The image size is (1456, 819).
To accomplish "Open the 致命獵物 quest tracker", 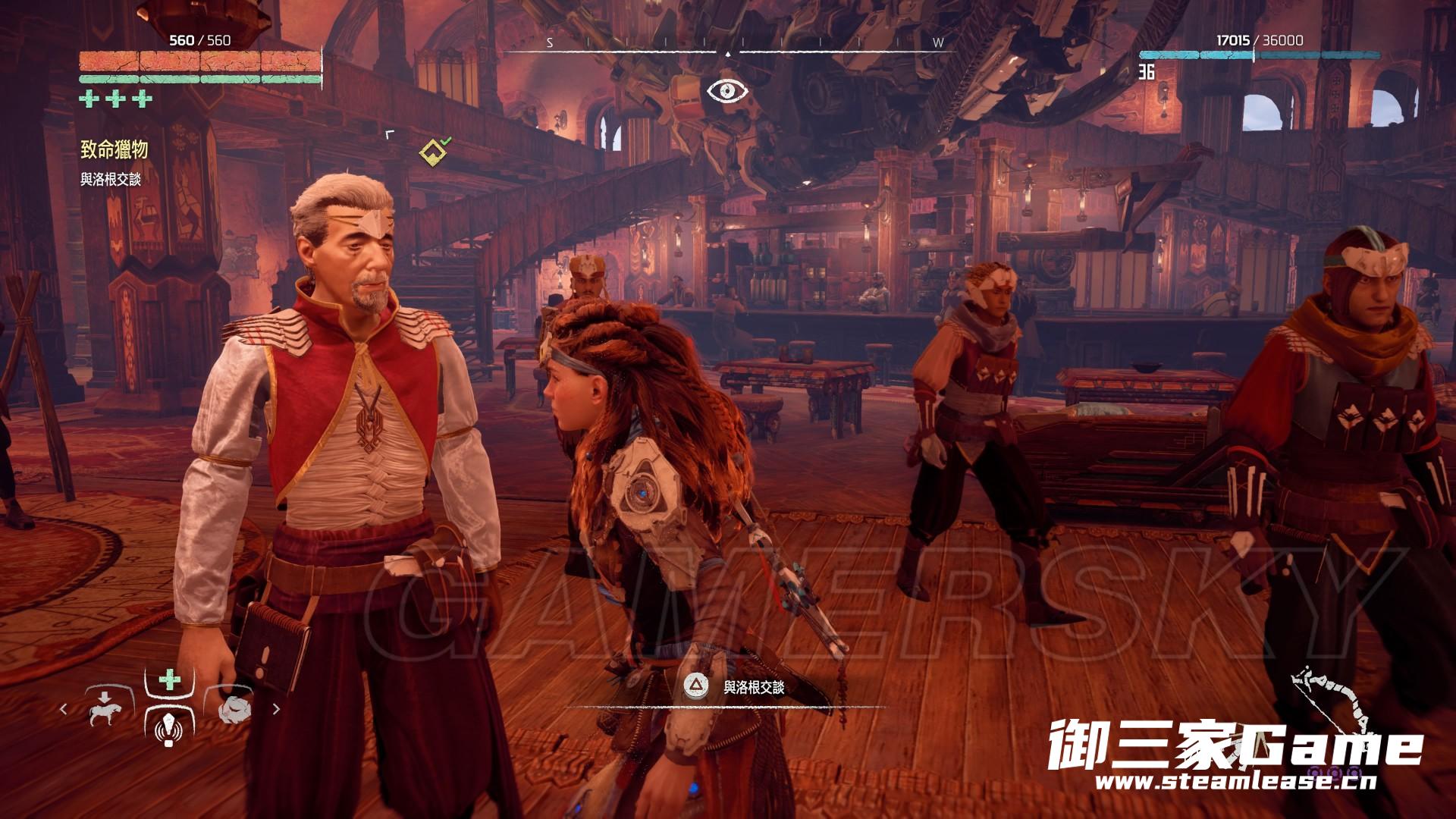I will tap(114, 150).
